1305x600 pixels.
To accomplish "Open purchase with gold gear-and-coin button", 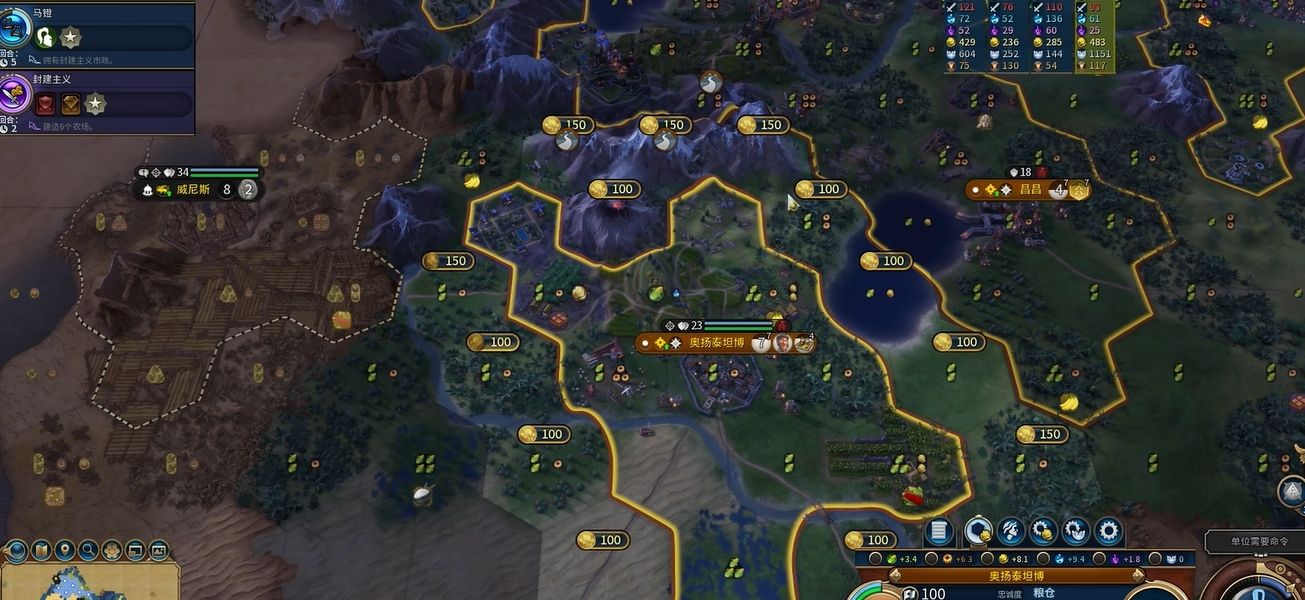I will [1043, 532].
